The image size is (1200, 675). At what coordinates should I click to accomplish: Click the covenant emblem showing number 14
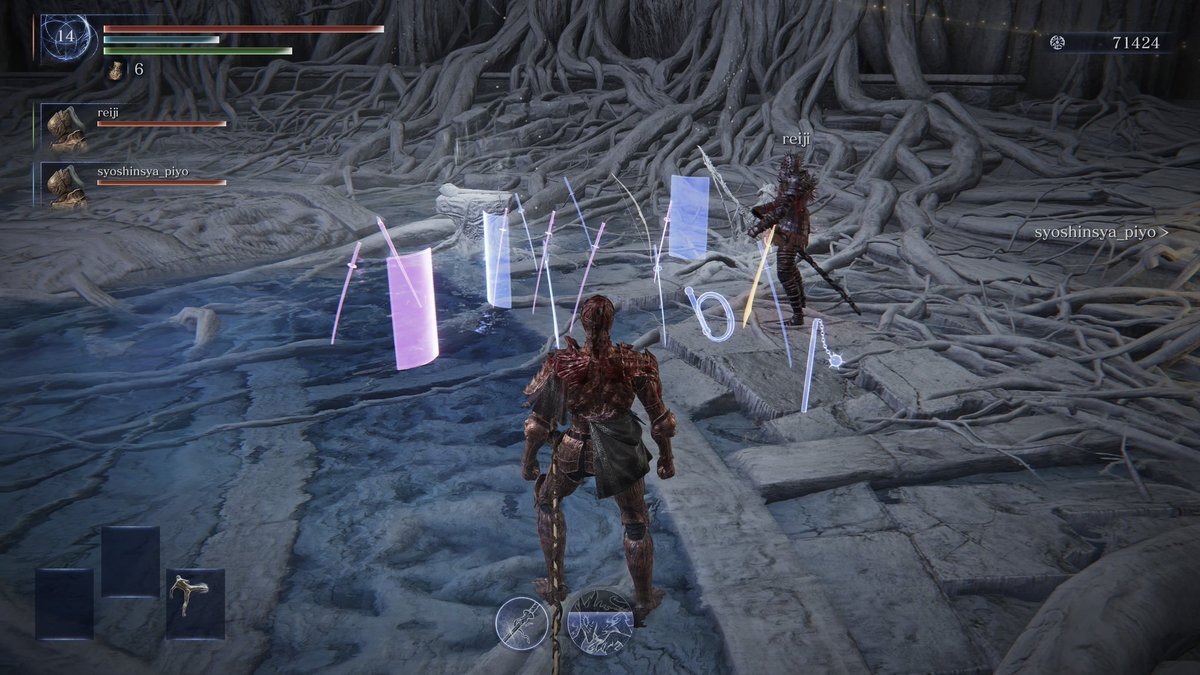pos(66,39)
